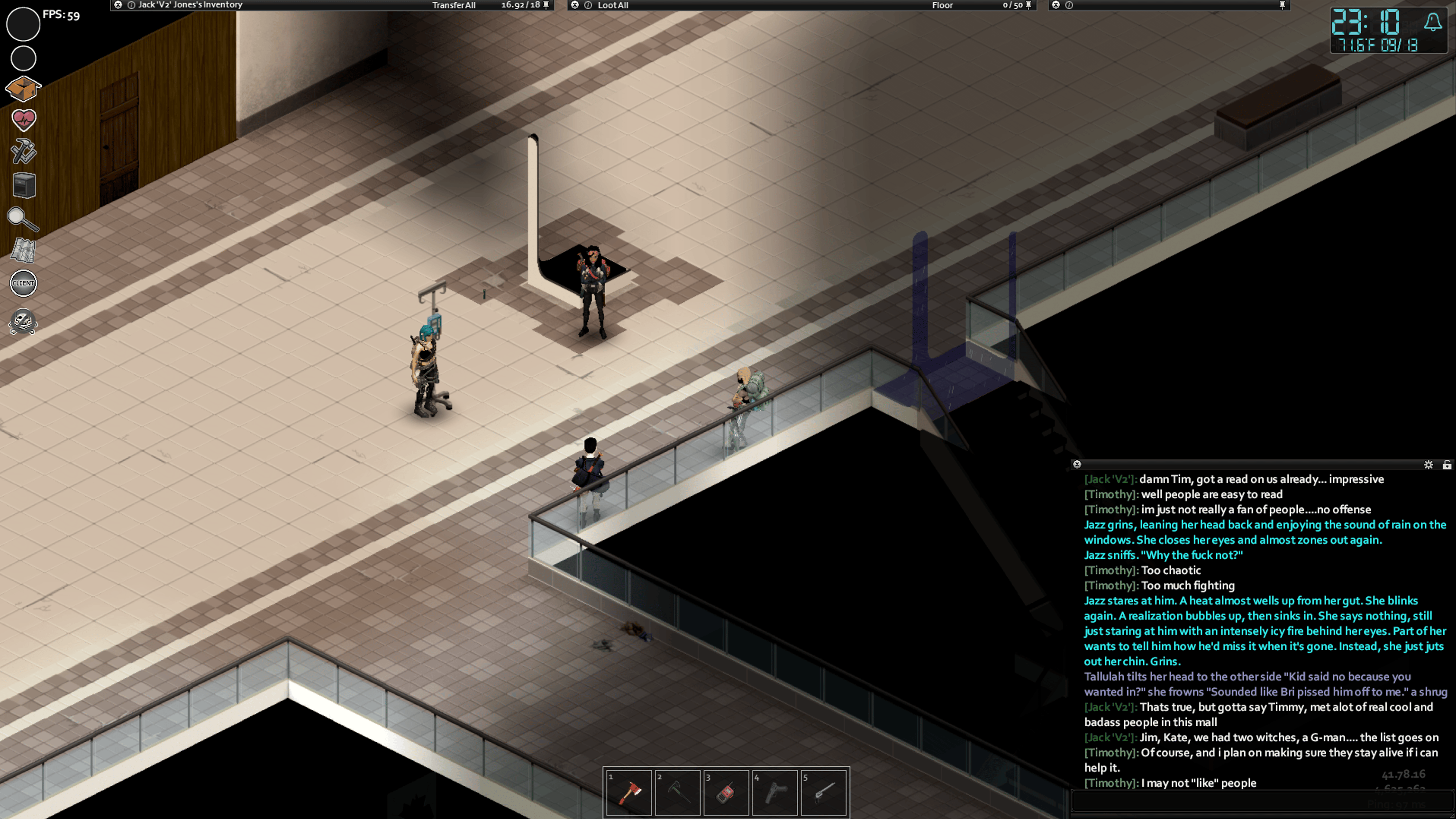Click Loot All in the loot panel
The width and height of the screenshot is (1456, 819).
point(613,5)
